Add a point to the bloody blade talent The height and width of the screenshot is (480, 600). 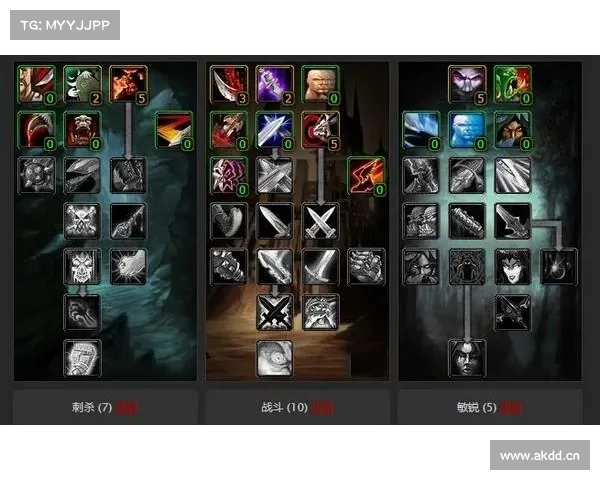click(x=228, y=85)
